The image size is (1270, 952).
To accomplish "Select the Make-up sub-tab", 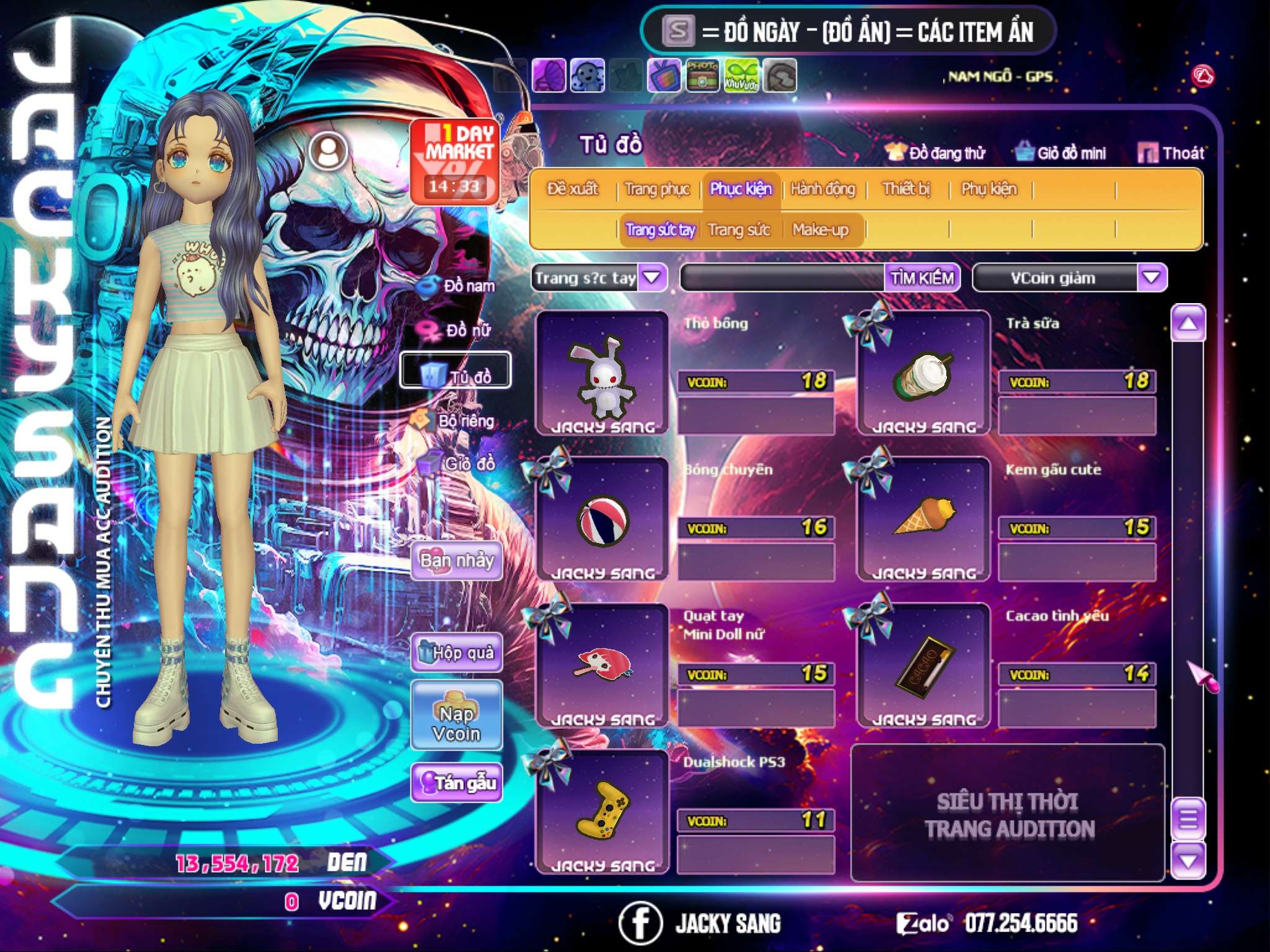I will [x=820, y=230].
